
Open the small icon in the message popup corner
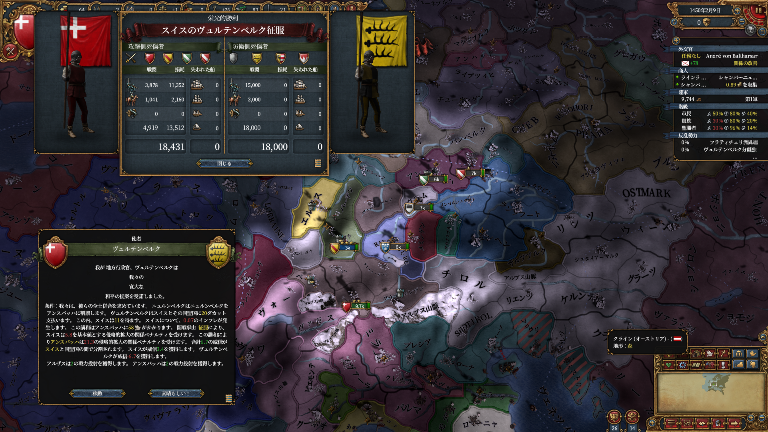230,398
